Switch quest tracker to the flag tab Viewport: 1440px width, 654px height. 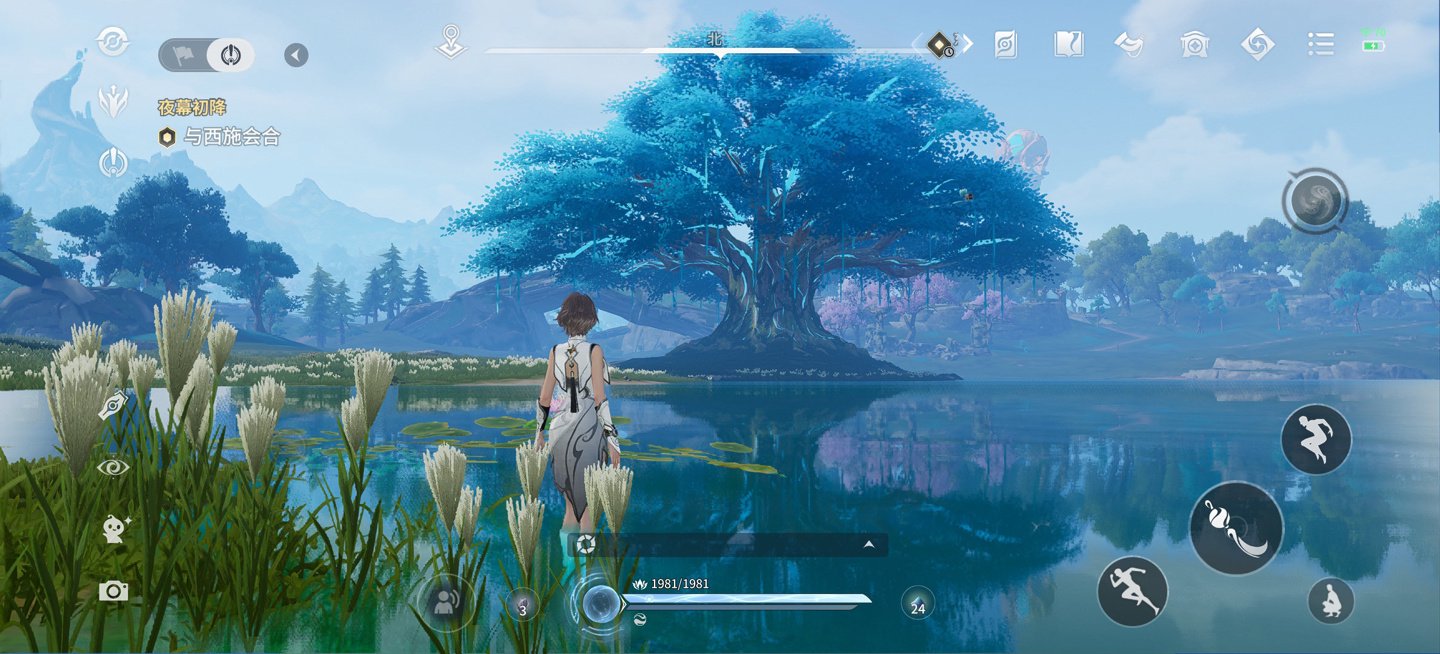click(x=184, y=55)
